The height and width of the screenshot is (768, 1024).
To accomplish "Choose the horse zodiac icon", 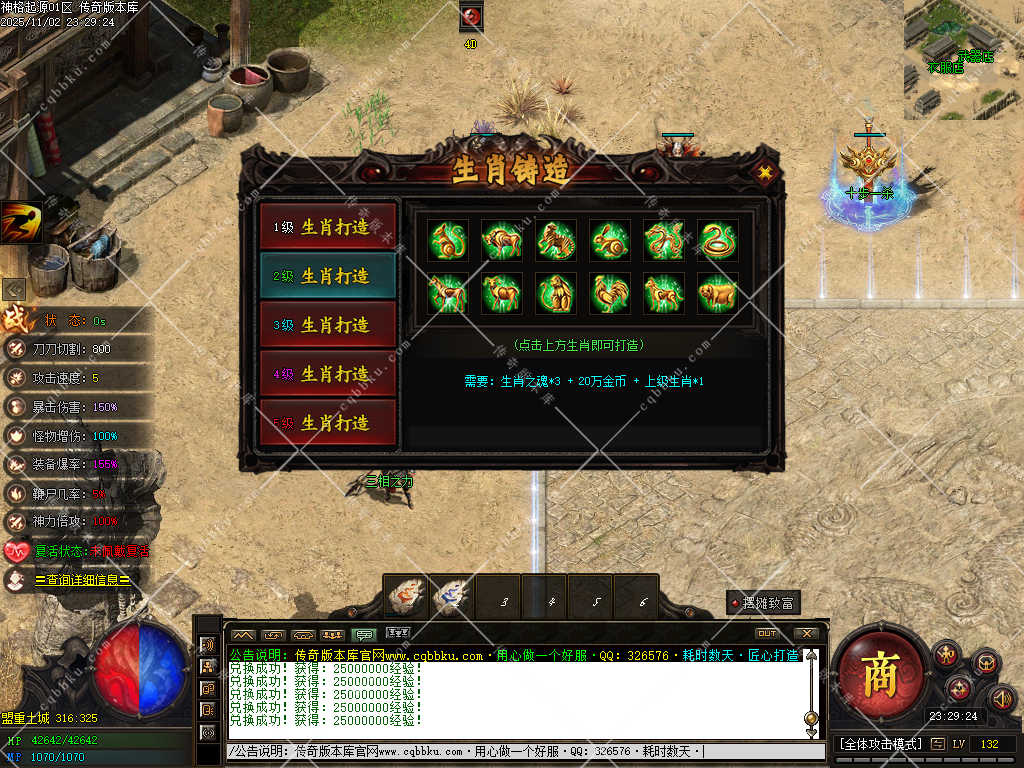I will coord(448,294).
